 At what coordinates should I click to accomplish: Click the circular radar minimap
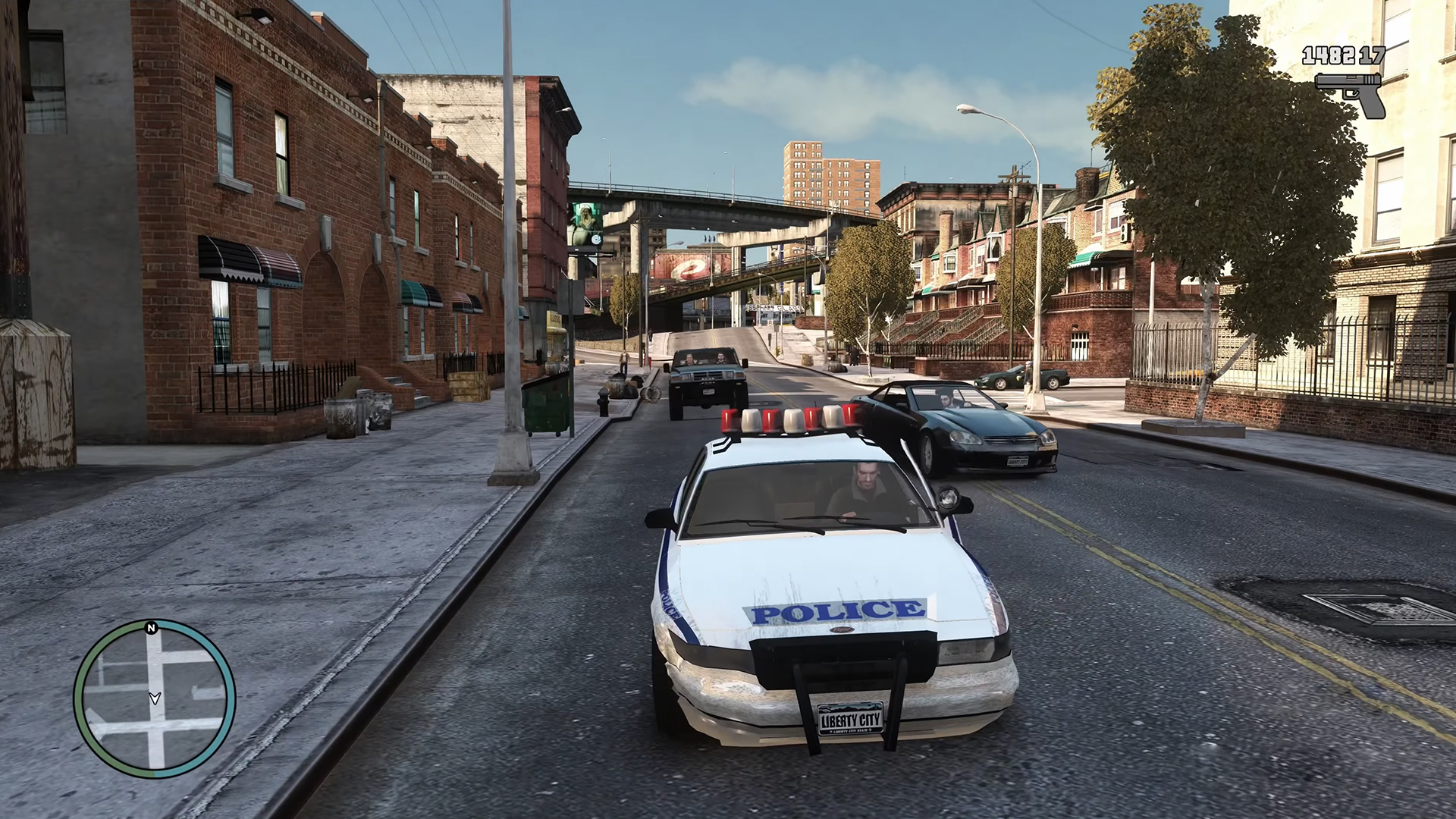pyautogui.click(x=155, y=699)
